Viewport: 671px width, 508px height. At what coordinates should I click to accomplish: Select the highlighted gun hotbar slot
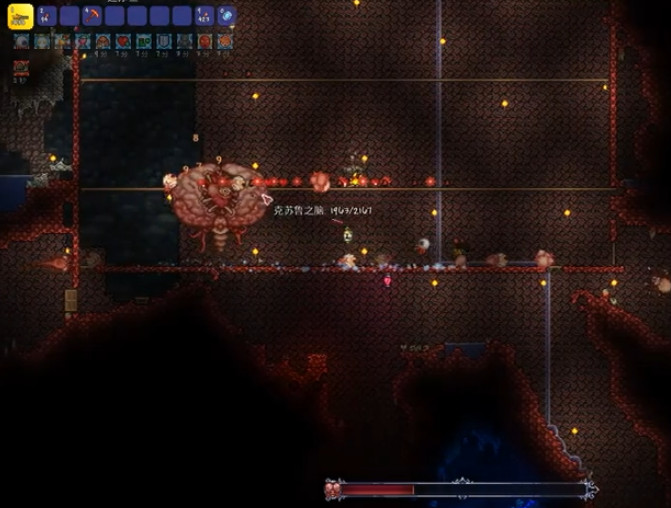point(21,15)
